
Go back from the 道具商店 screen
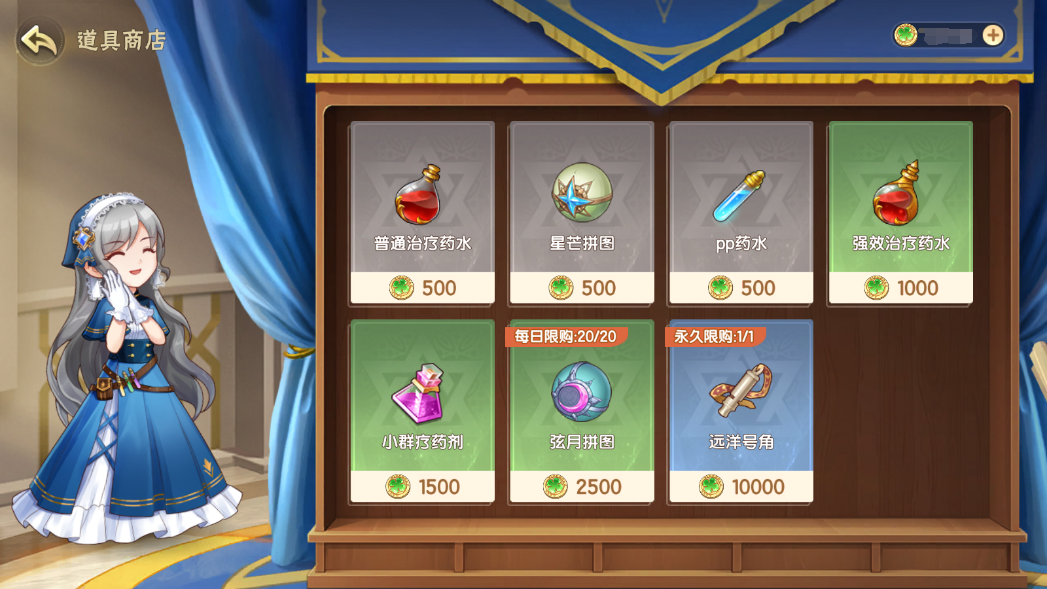pyautogui.click(x=39, y=41)
